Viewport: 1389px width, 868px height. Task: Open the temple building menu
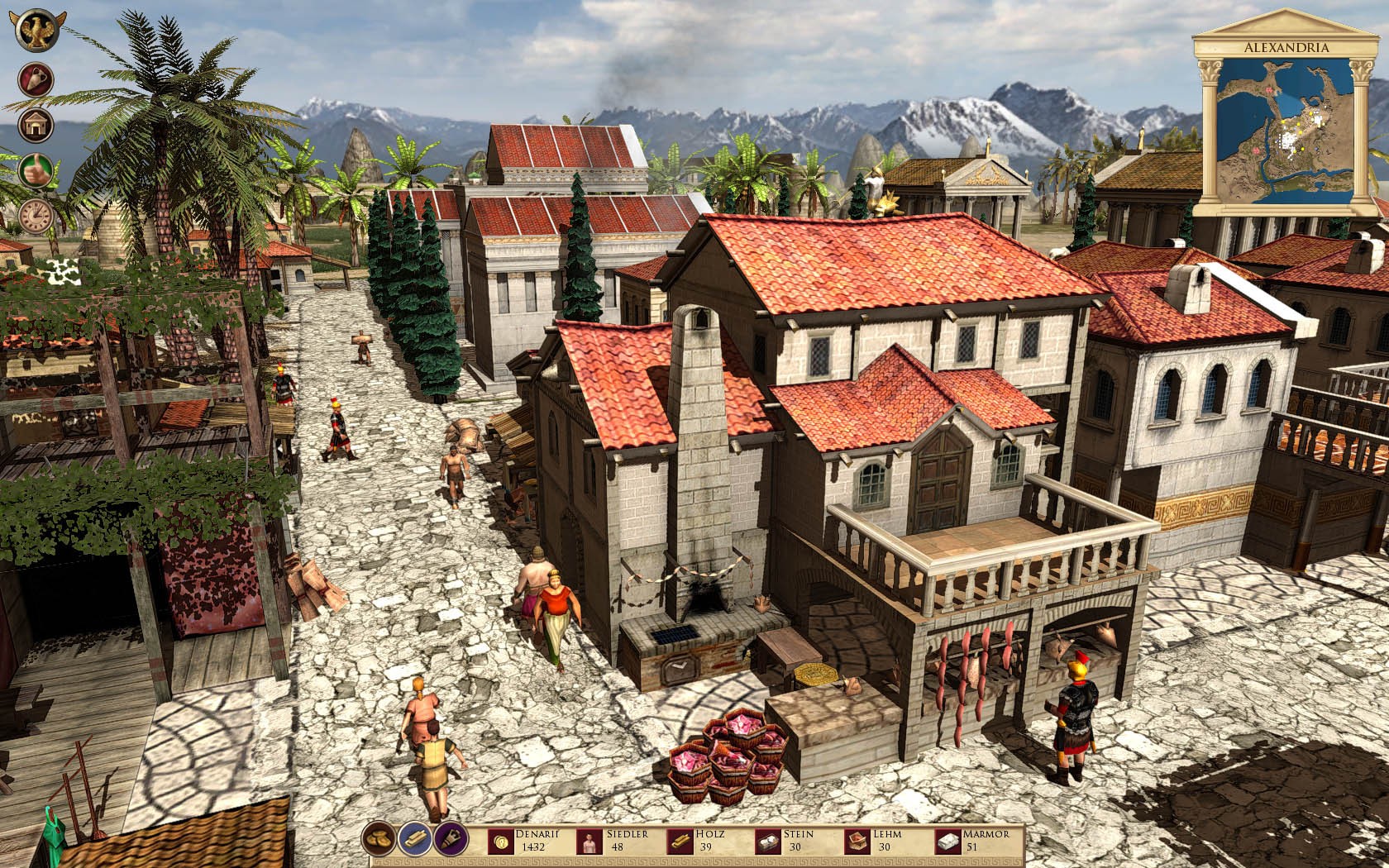pyautogui.click(x=36, y=126)
